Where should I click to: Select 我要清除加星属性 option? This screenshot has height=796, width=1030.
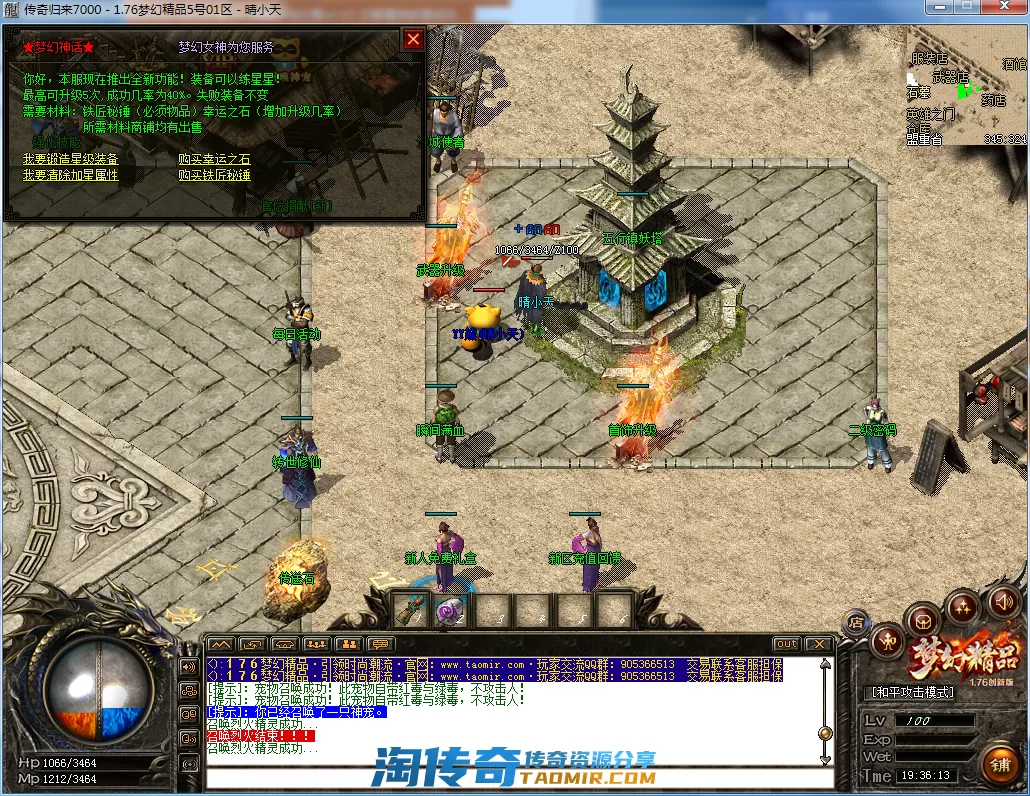(x=71, y=175)
